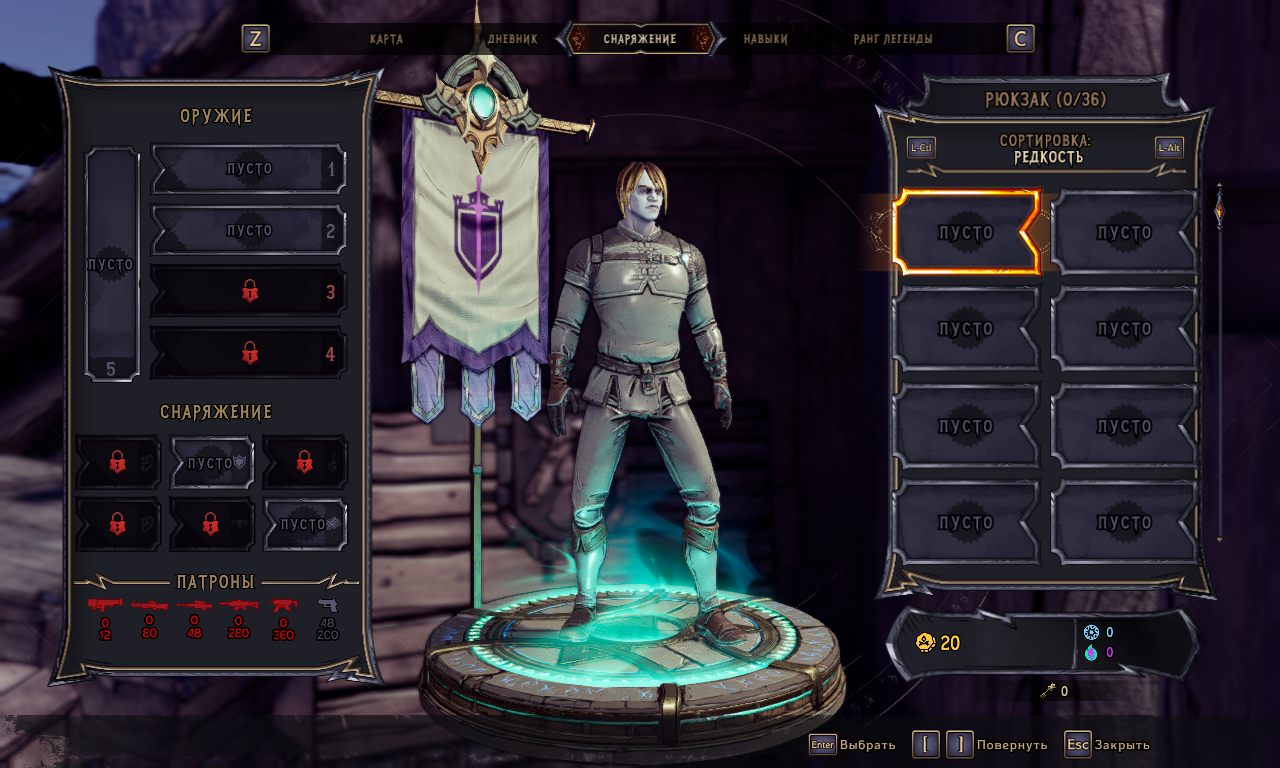Open the Дневник tab
1280x768 pixels.
click(x=513, y=39)
